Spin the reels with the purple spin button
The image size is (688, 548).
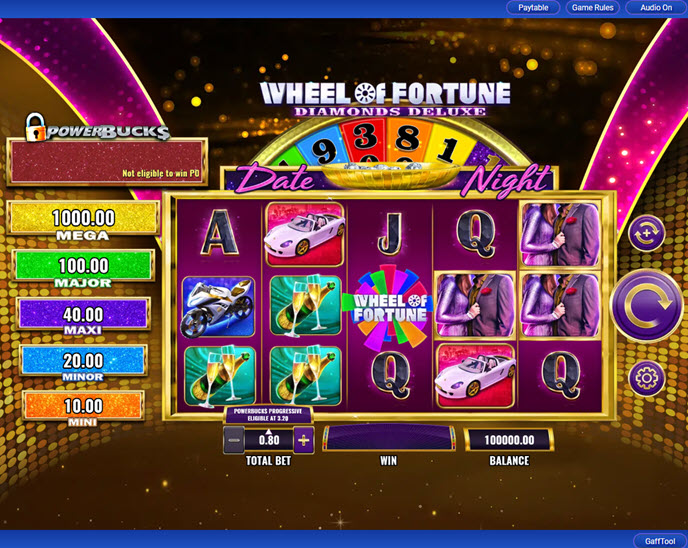click(646, 306)
